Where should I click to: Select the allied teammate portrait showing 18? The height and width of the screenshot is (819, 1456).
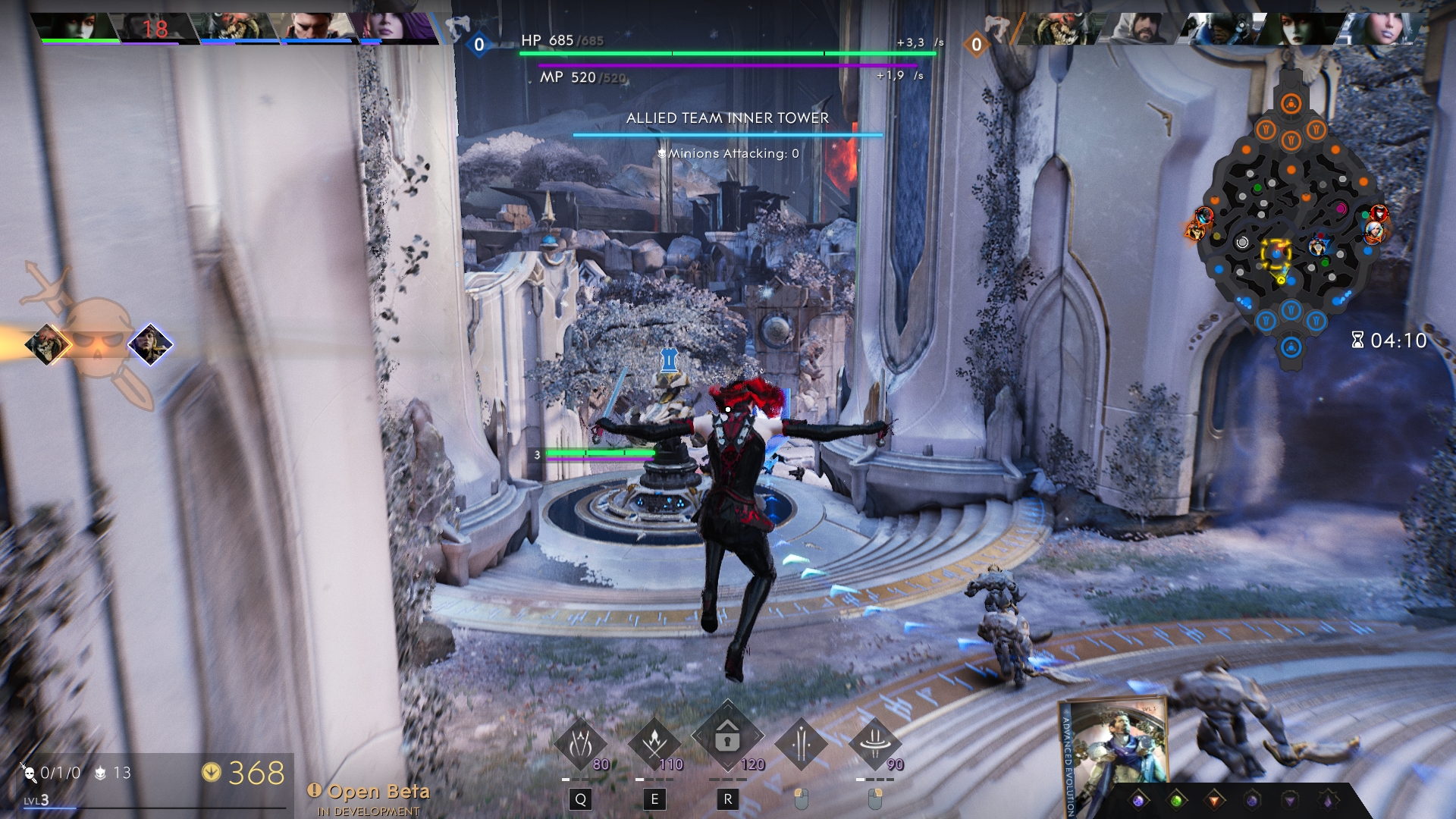click(x=155, y=28)
